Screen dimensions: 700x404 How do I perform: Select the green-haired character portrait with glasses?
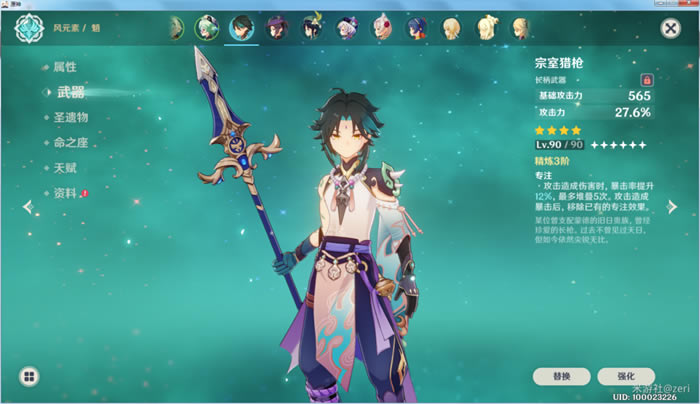tap(208, 27)
